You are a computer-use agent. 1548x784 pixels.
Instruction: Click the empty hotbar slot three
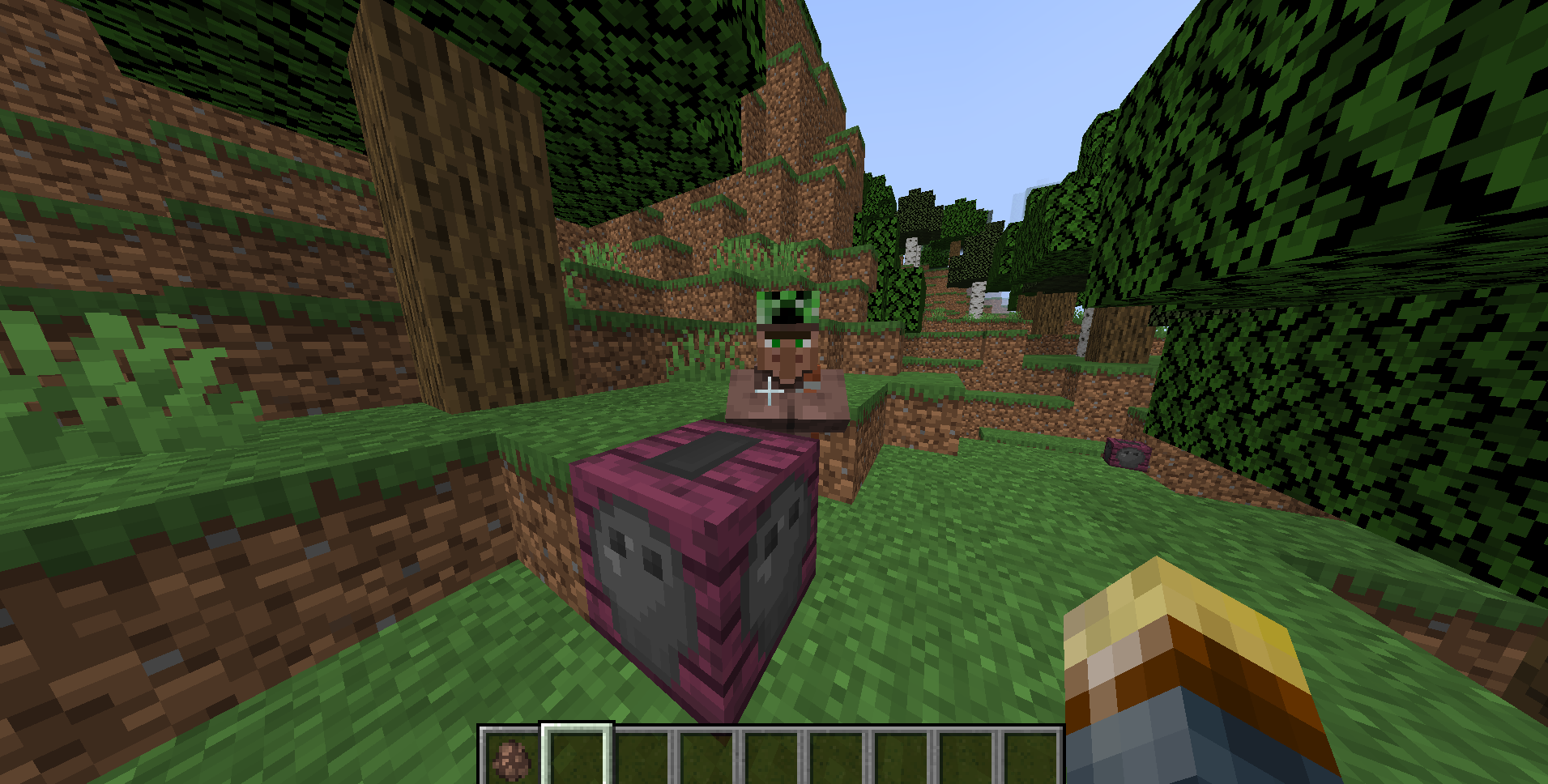(644, 757)
